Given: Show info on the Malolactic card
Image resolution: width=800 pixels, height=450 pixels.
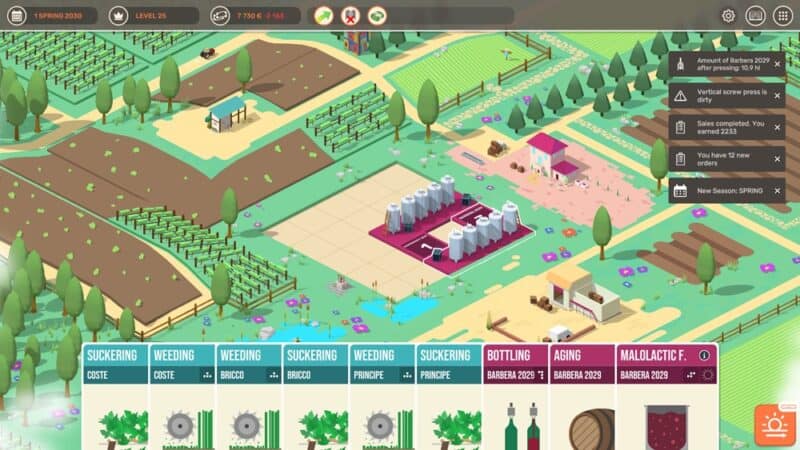Looking at the screenshot, I should click(x=704, y=355).
